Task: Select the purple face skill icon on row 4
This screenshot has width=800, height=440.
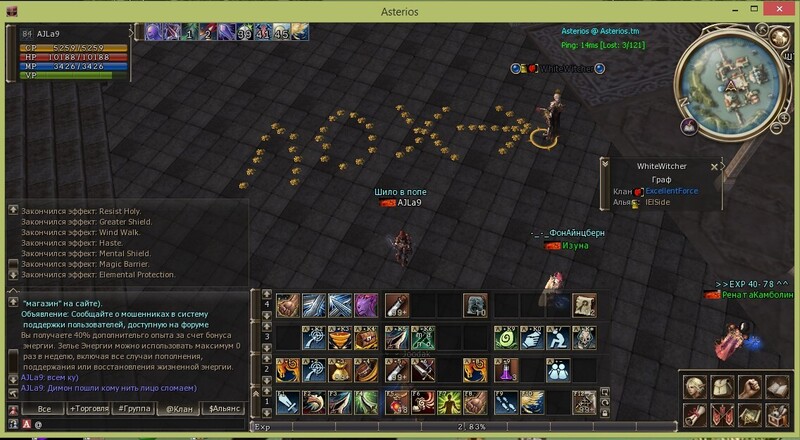Action: (366, 305)
